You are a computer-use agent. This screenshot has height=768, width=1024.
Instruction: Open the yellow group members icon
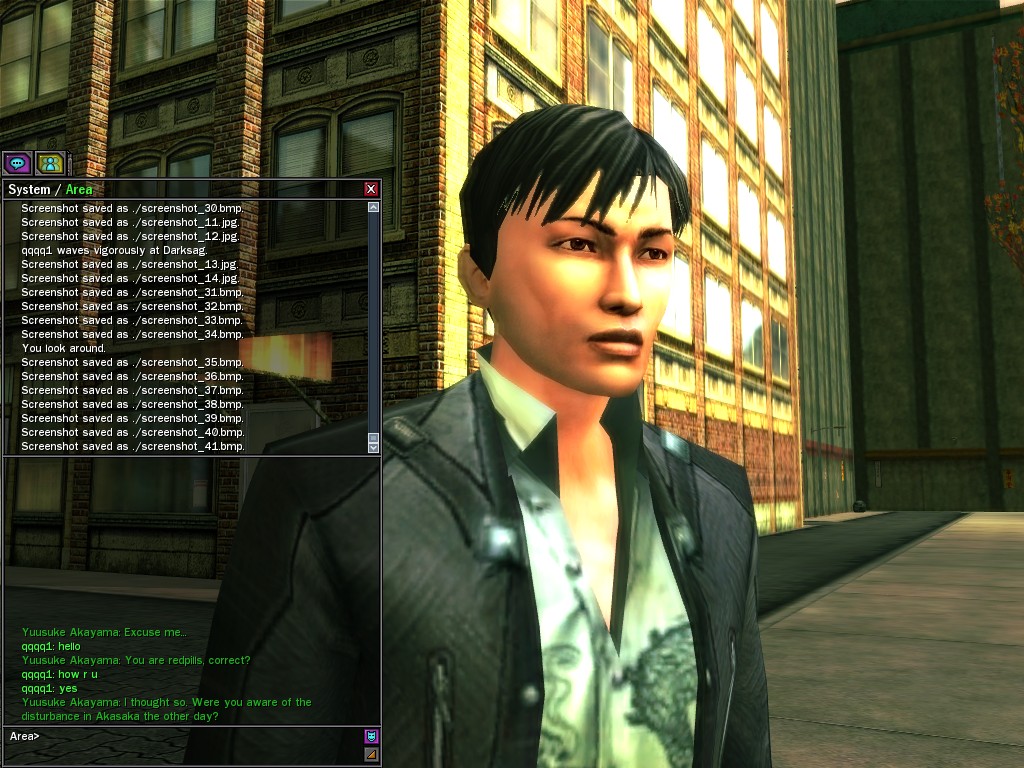click(x=49, y=163)
